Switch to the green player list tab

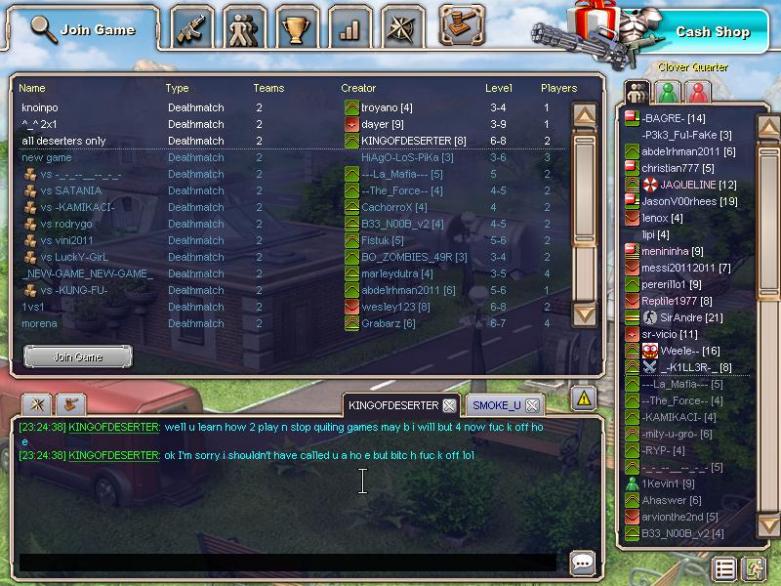668,93
